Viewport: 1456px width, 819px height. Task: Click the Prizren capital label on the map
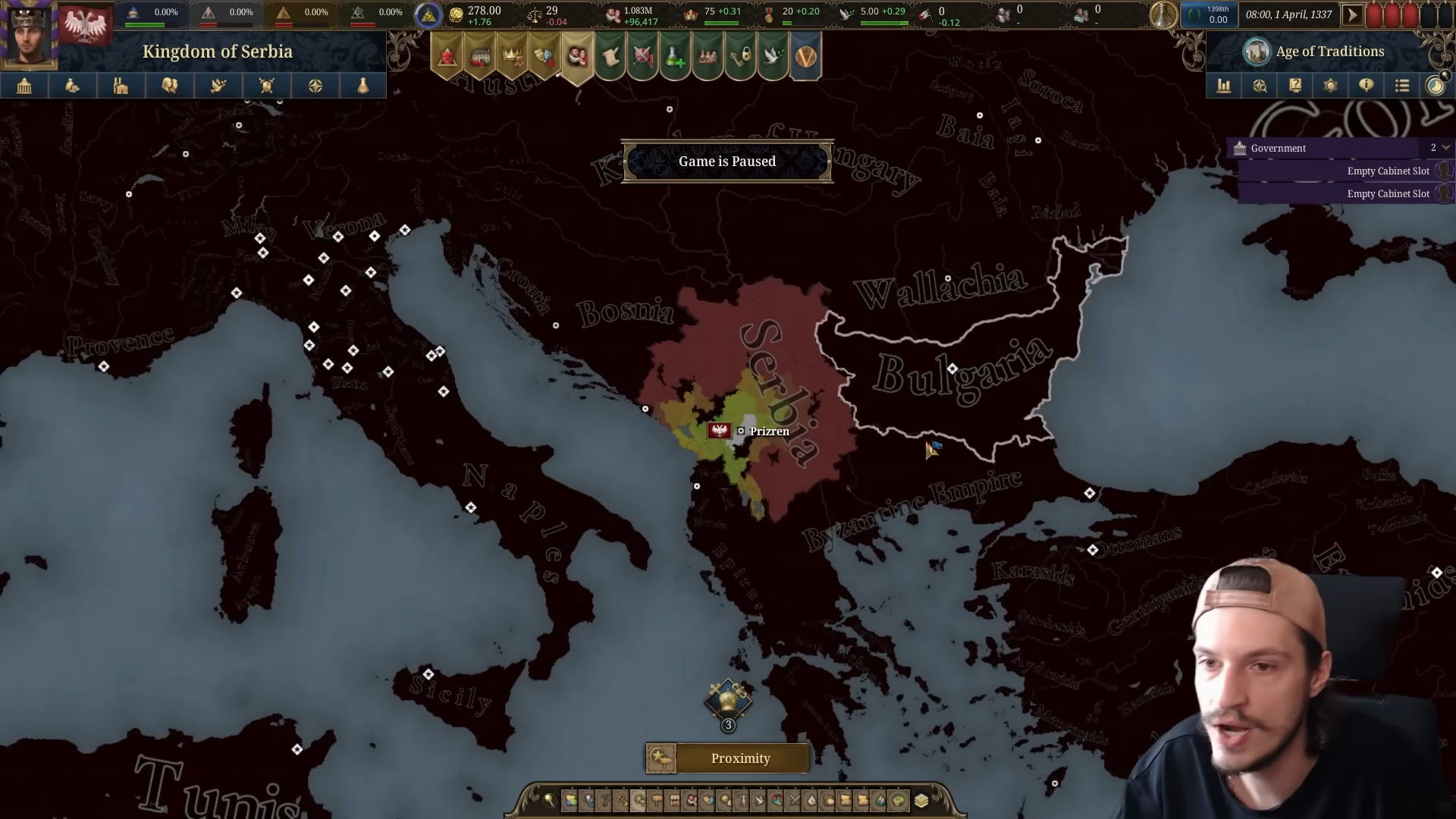(x=769, y=431)
